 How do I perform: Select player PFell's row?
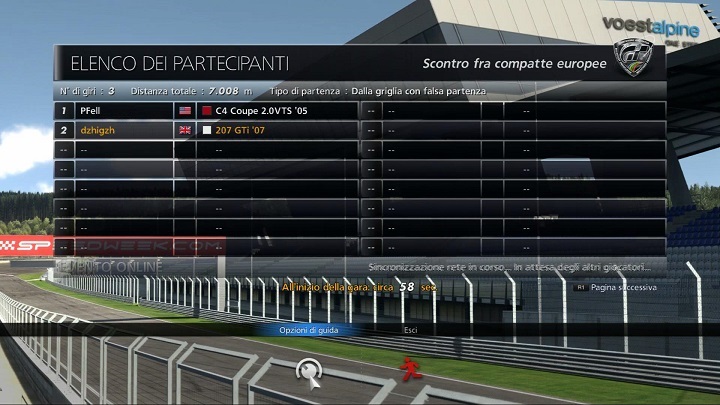click(x=206, y=110)
